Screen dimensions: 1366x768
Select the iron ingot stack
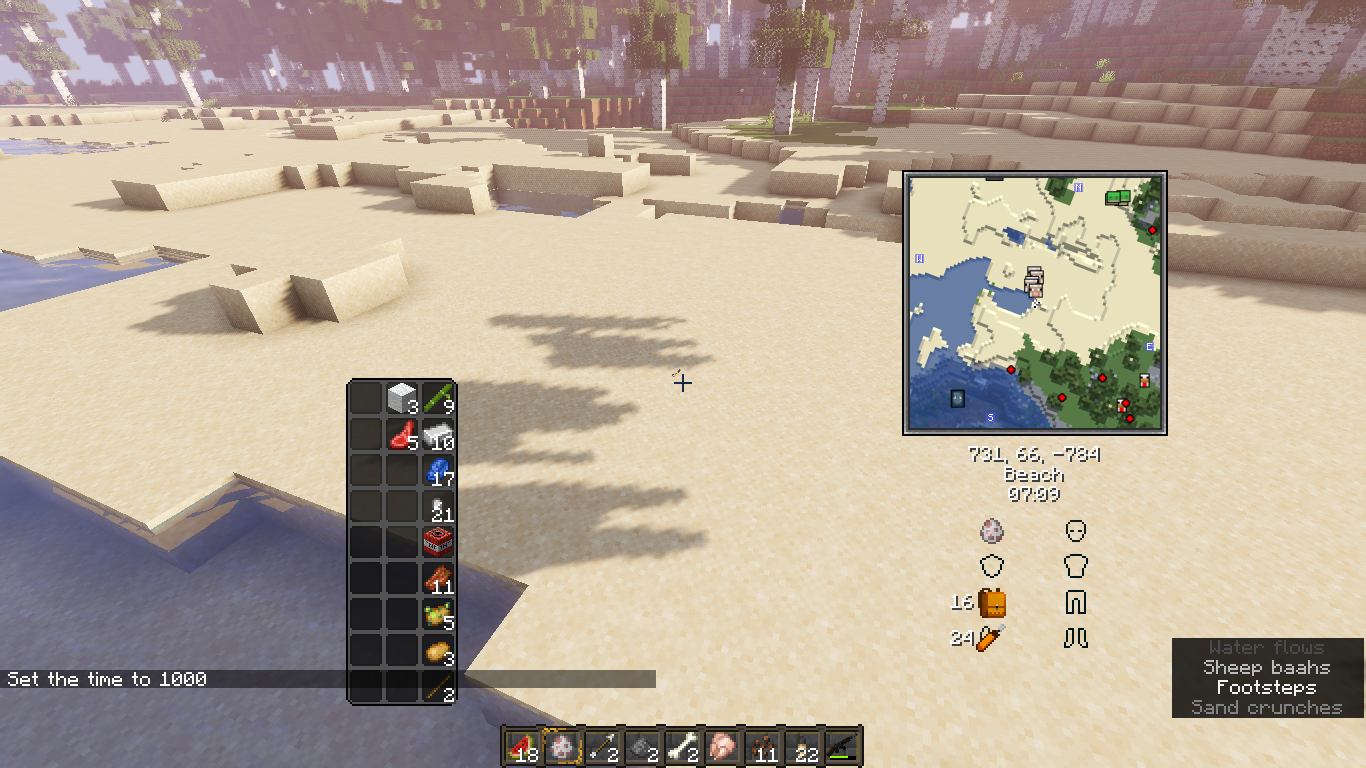(x=438, y=435)
